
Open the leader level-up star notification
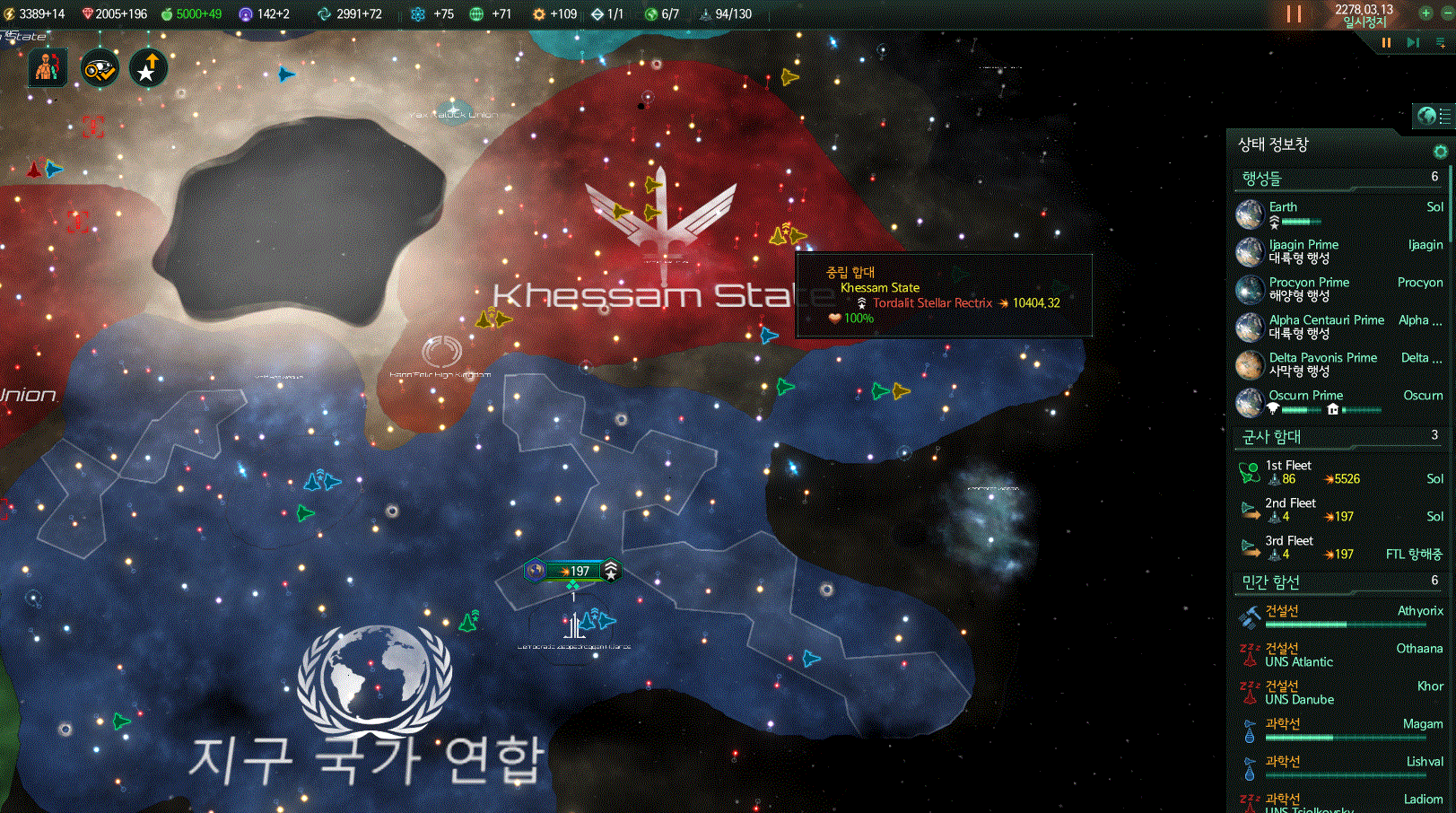click(148, 68)
